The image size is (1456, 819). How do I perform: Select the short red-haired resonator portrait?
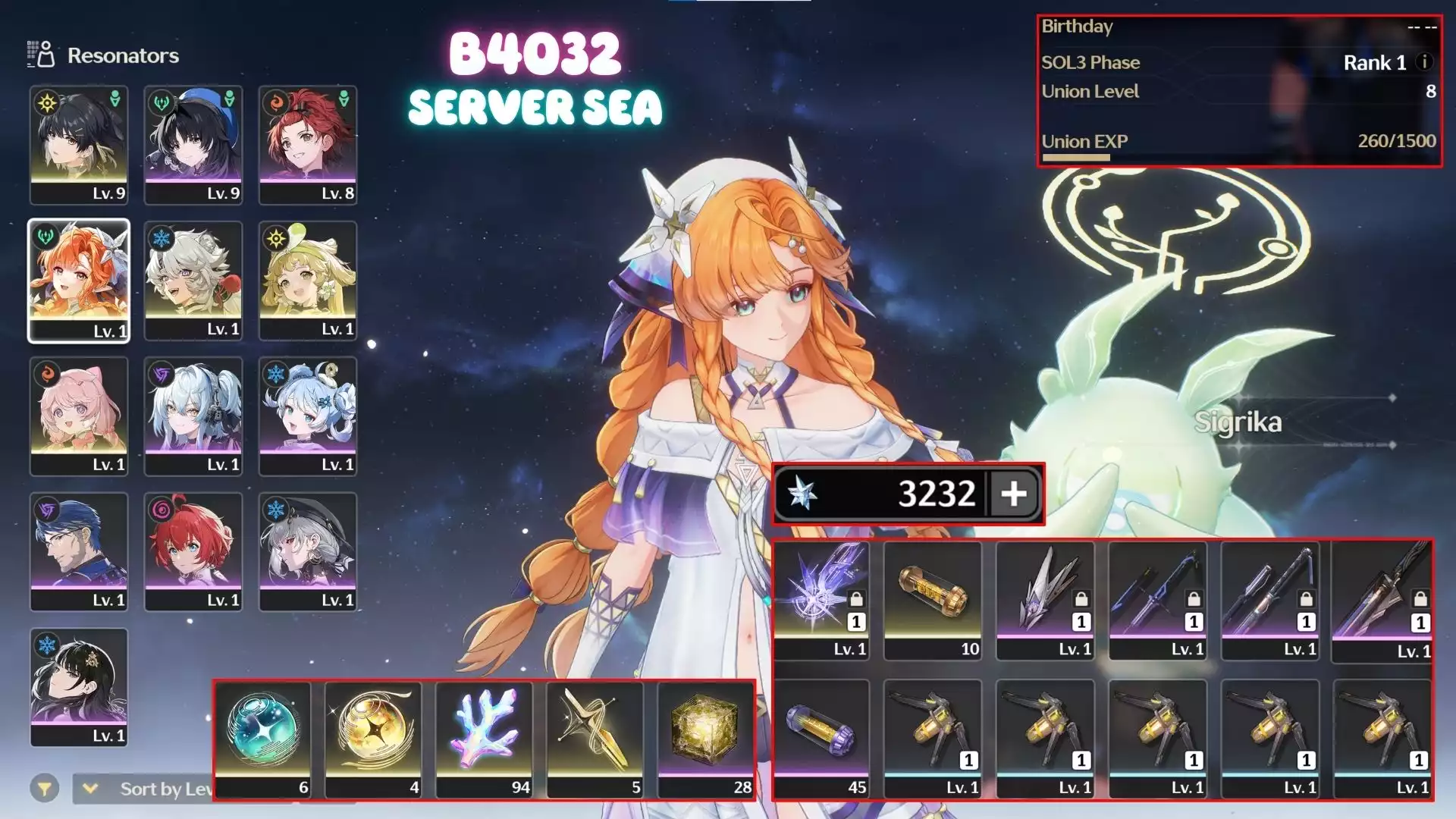coord(193,551)
